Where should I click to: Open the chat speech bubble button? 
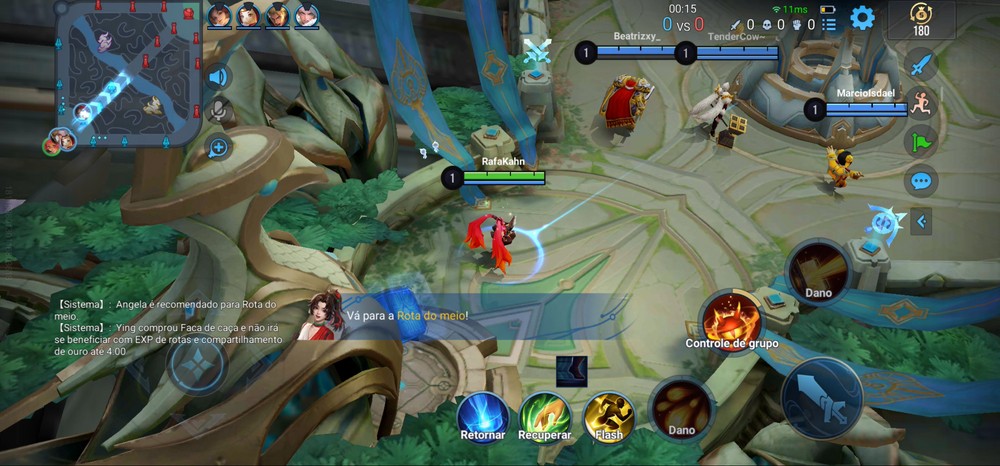pos(920,181)
